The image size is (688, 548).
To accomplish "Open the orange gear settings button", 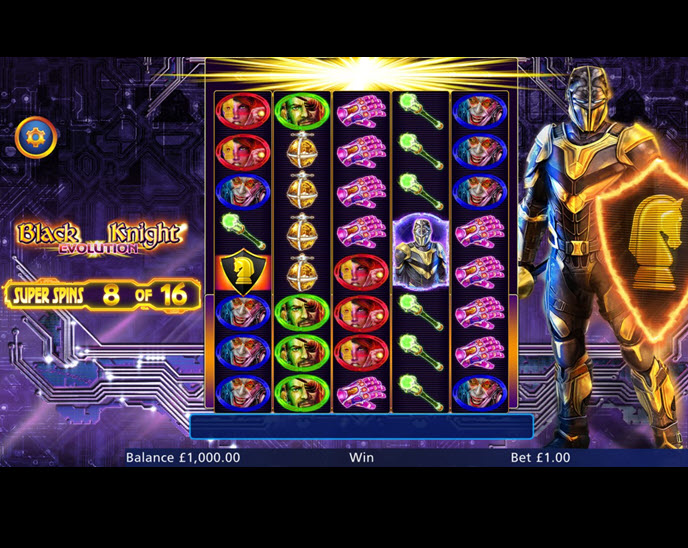I will (x=36, y=137).
